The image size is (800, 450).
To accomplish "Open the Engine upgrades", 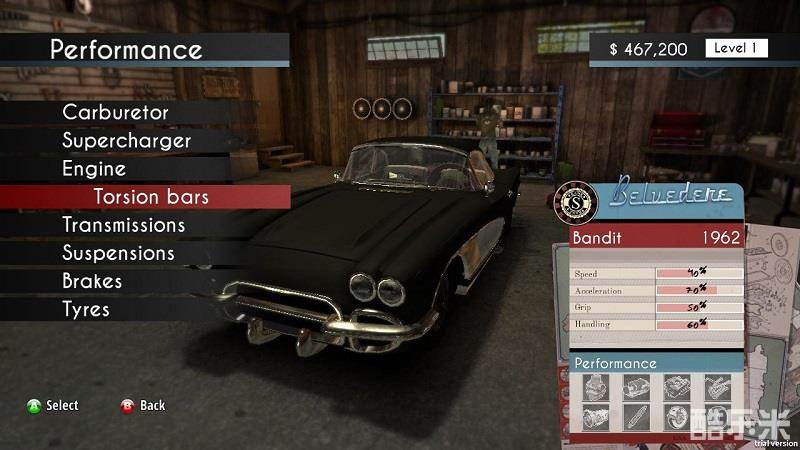I will point(94,169).
